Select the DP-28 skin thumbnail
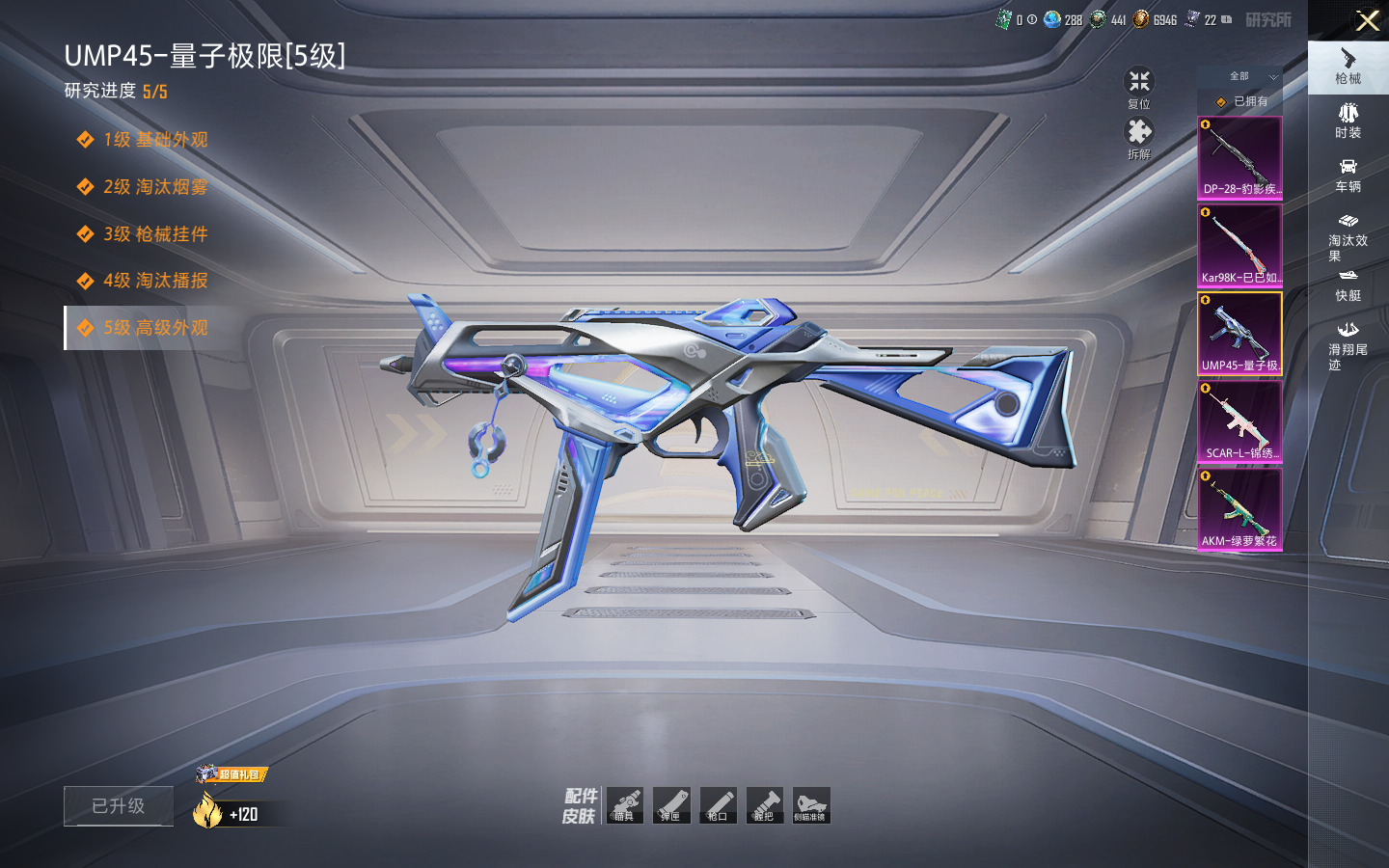The height and width of the screenshot is (868, 1389). pos(1239,158)
